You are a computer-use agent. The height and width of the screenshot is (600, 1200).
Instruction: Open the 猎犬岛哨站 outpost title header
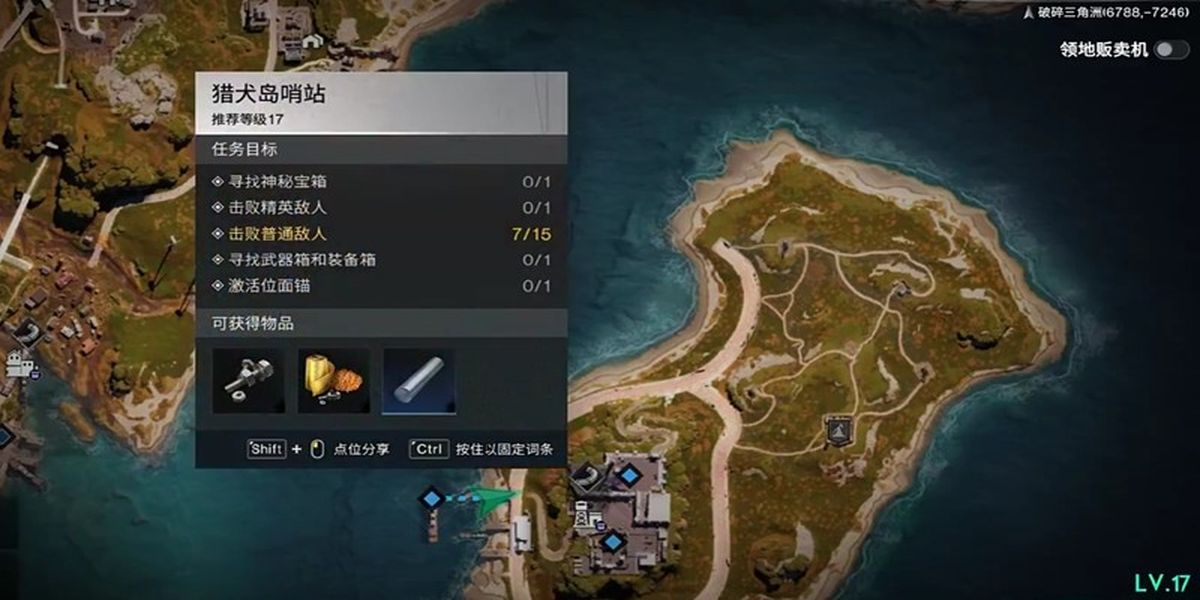point(381,103)
